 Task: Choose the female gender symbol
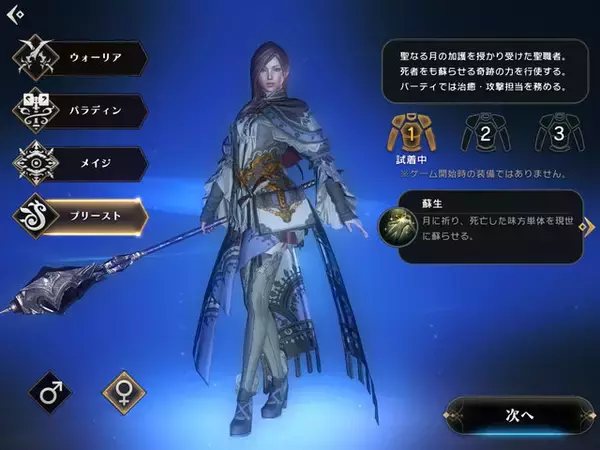(124, 393)
